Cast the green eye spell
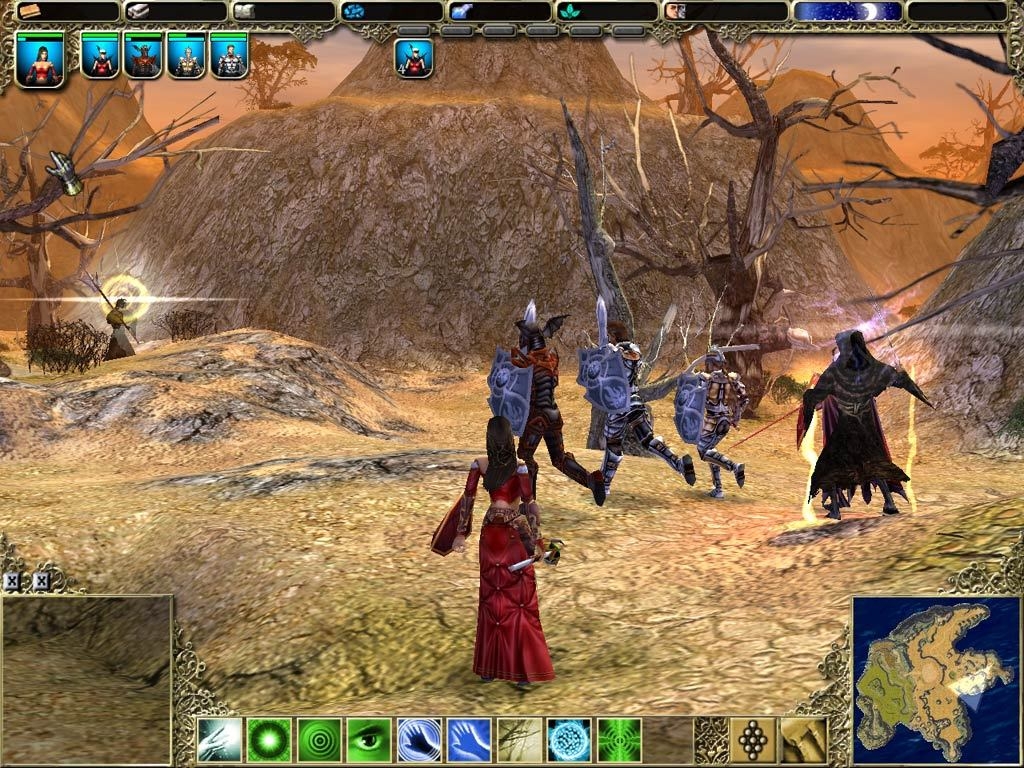Screen dimensions: 1024x768 click(x=369, y=740)
